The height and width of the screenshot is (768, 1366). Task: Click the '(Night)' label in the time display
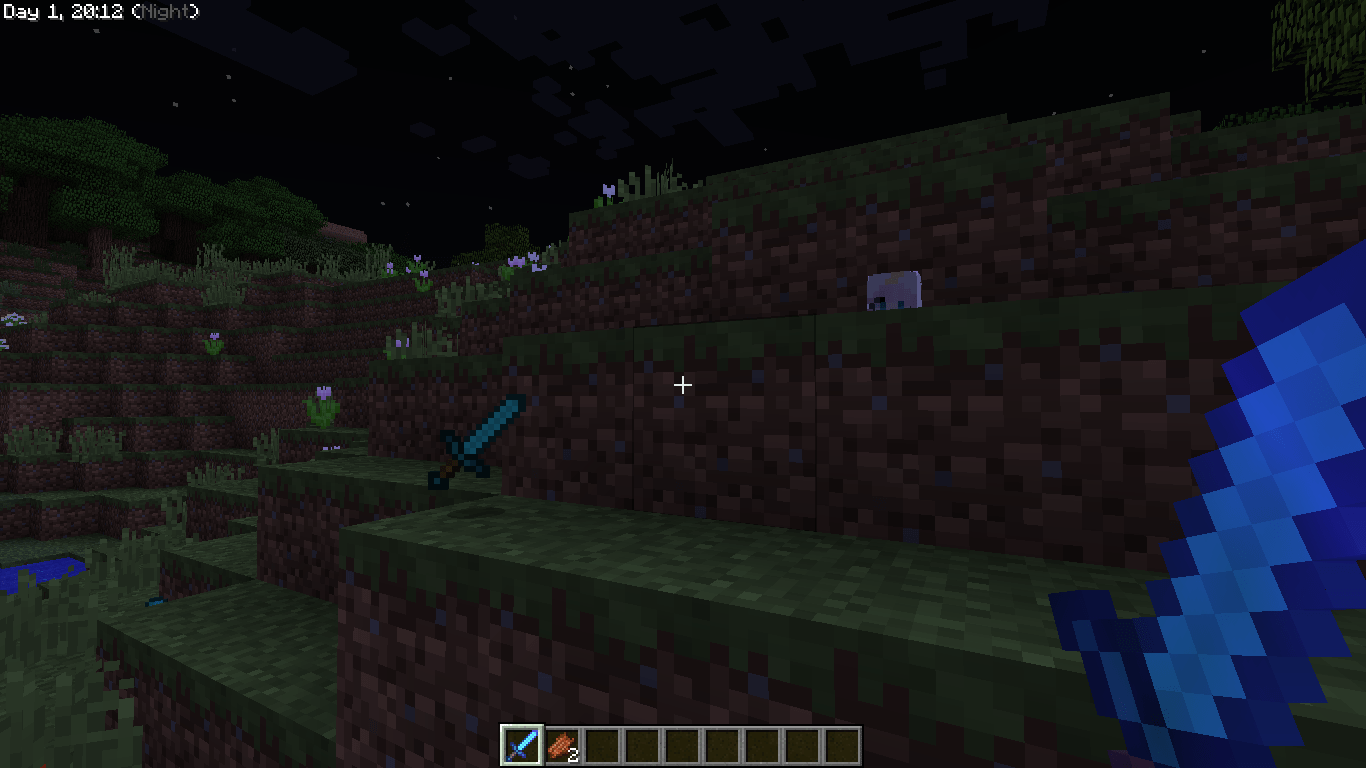(x=165, y=10)
